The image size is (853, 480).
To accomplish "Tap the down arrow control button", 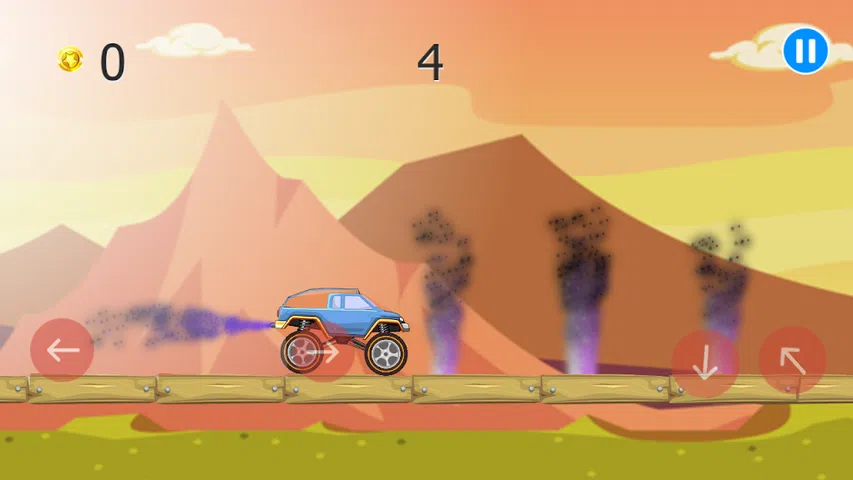I will click(x=705, y=362).
